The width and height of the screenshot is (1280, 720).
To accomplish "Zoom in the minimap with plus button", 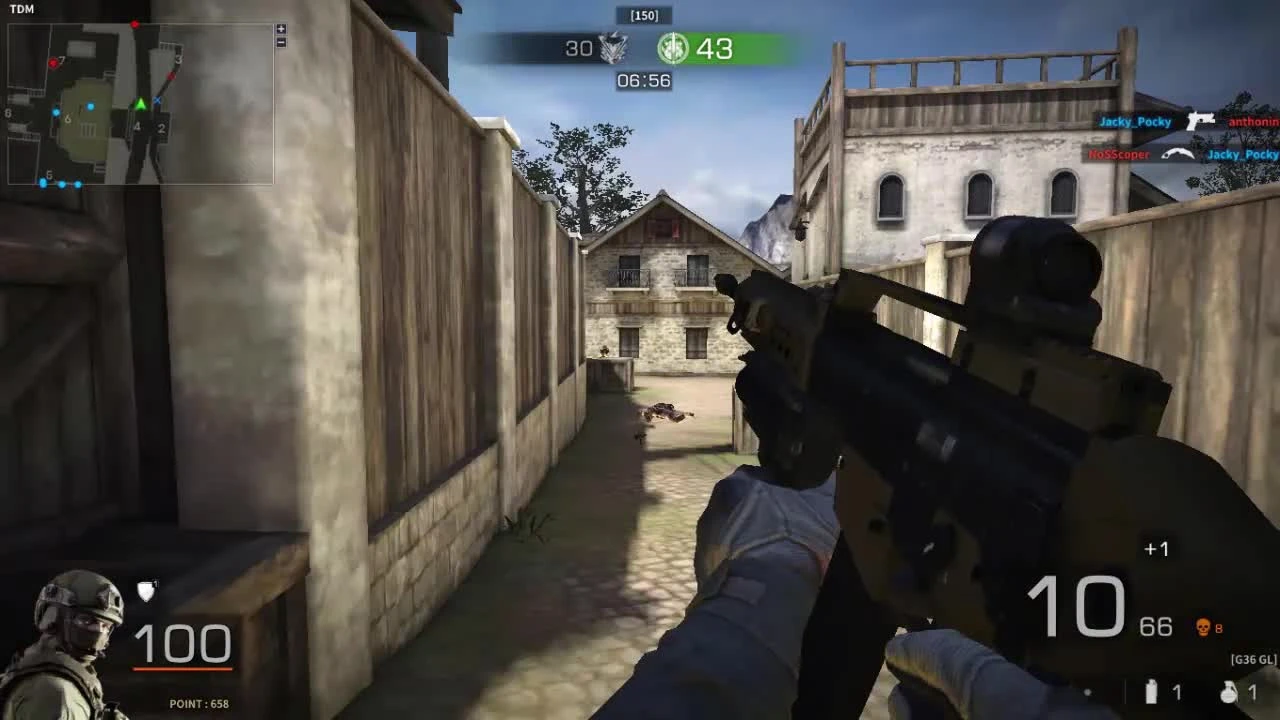I will point(281,29).
